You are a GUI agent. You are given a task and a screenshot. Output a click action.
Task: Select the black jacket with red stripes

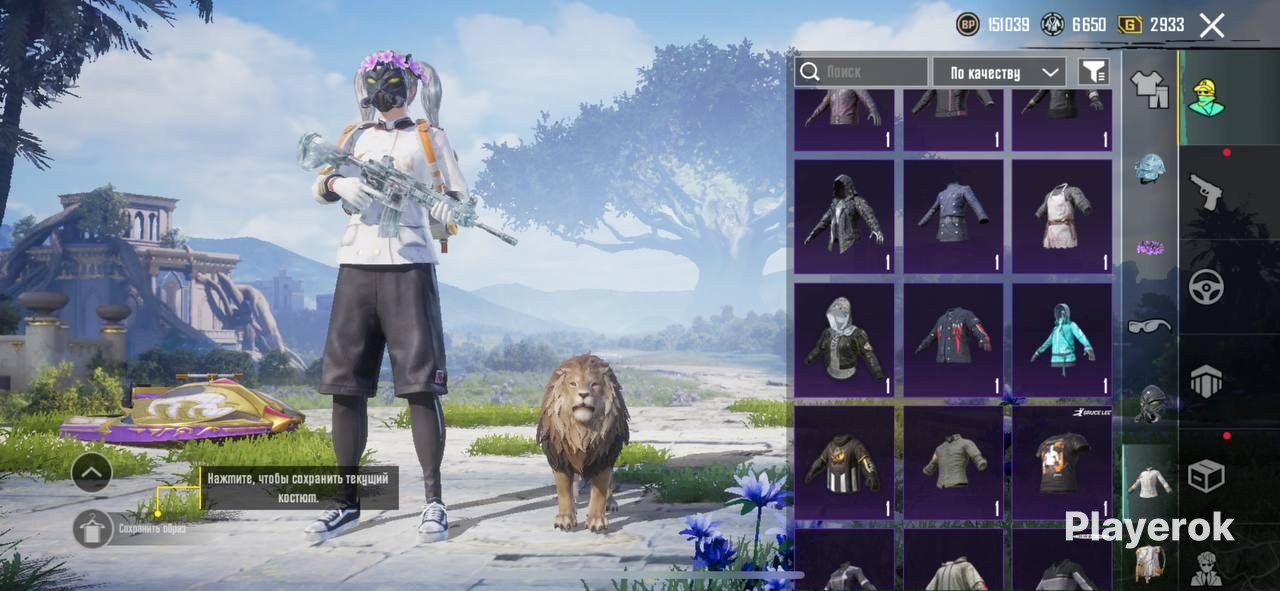click(x=953, y=339)
